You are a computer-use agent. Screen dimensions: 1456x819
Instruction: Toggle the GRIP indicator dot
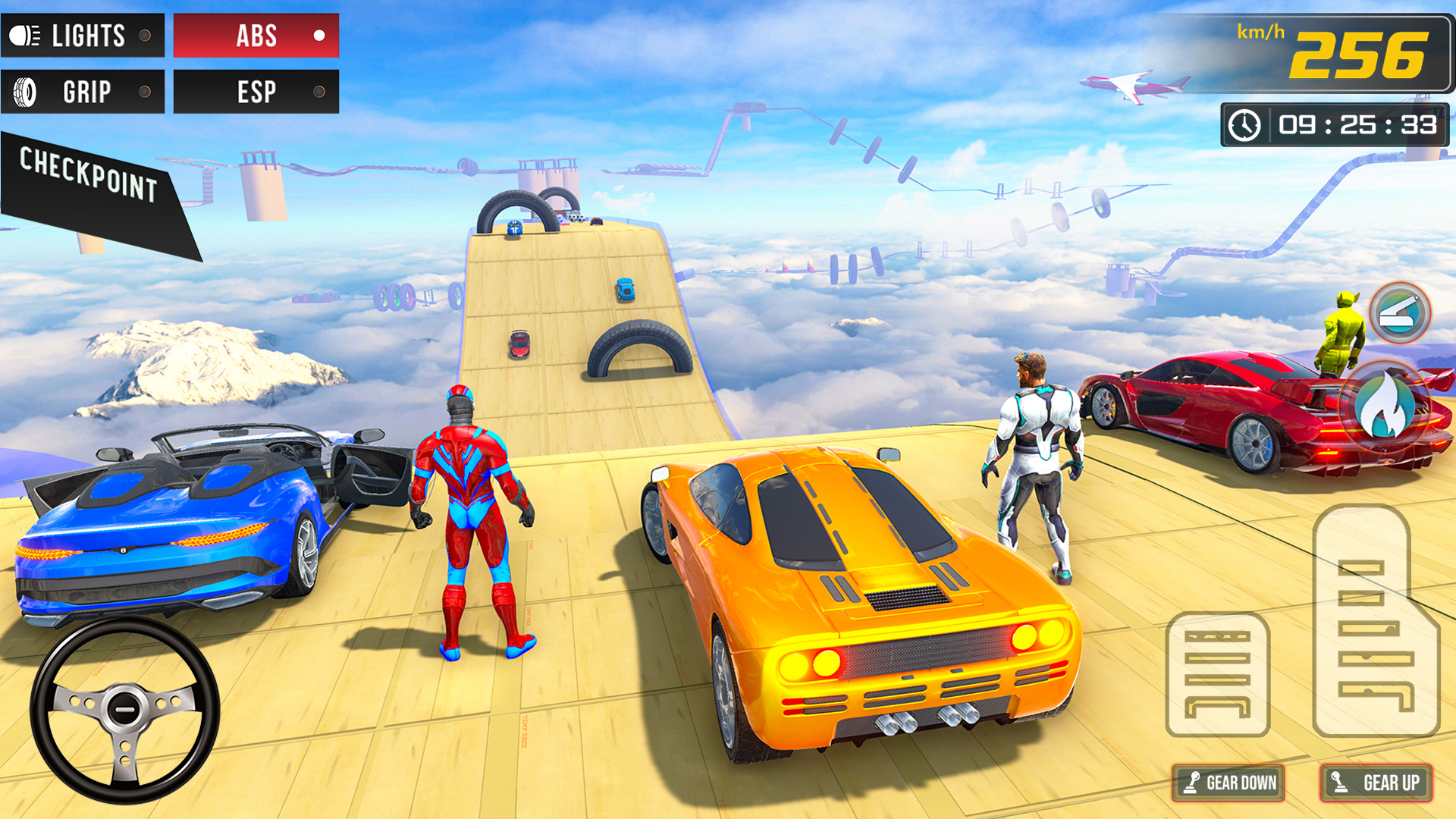click(x=144, y=92)
